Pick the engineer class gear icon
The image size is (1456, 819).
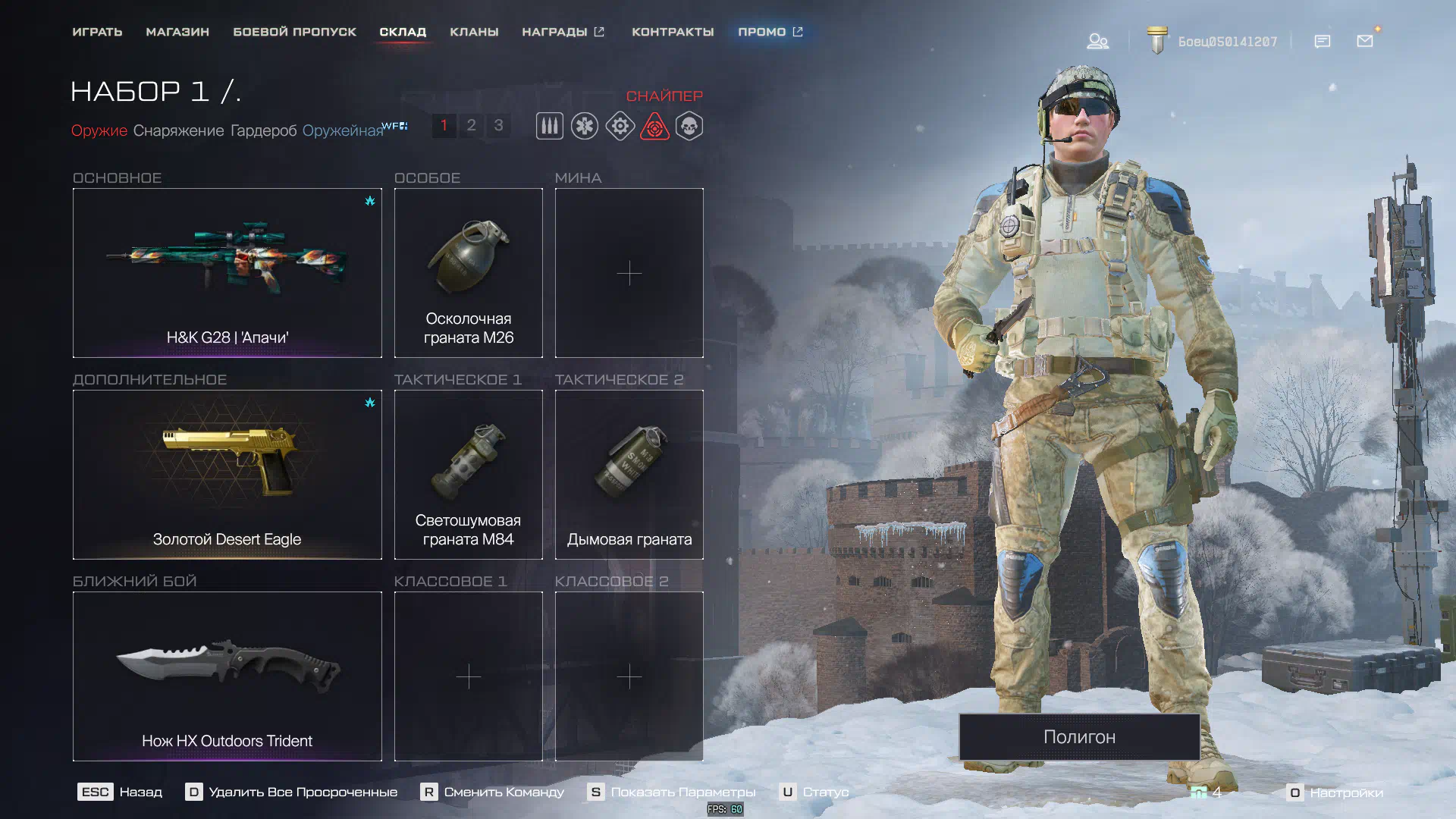tap(620, 126)
